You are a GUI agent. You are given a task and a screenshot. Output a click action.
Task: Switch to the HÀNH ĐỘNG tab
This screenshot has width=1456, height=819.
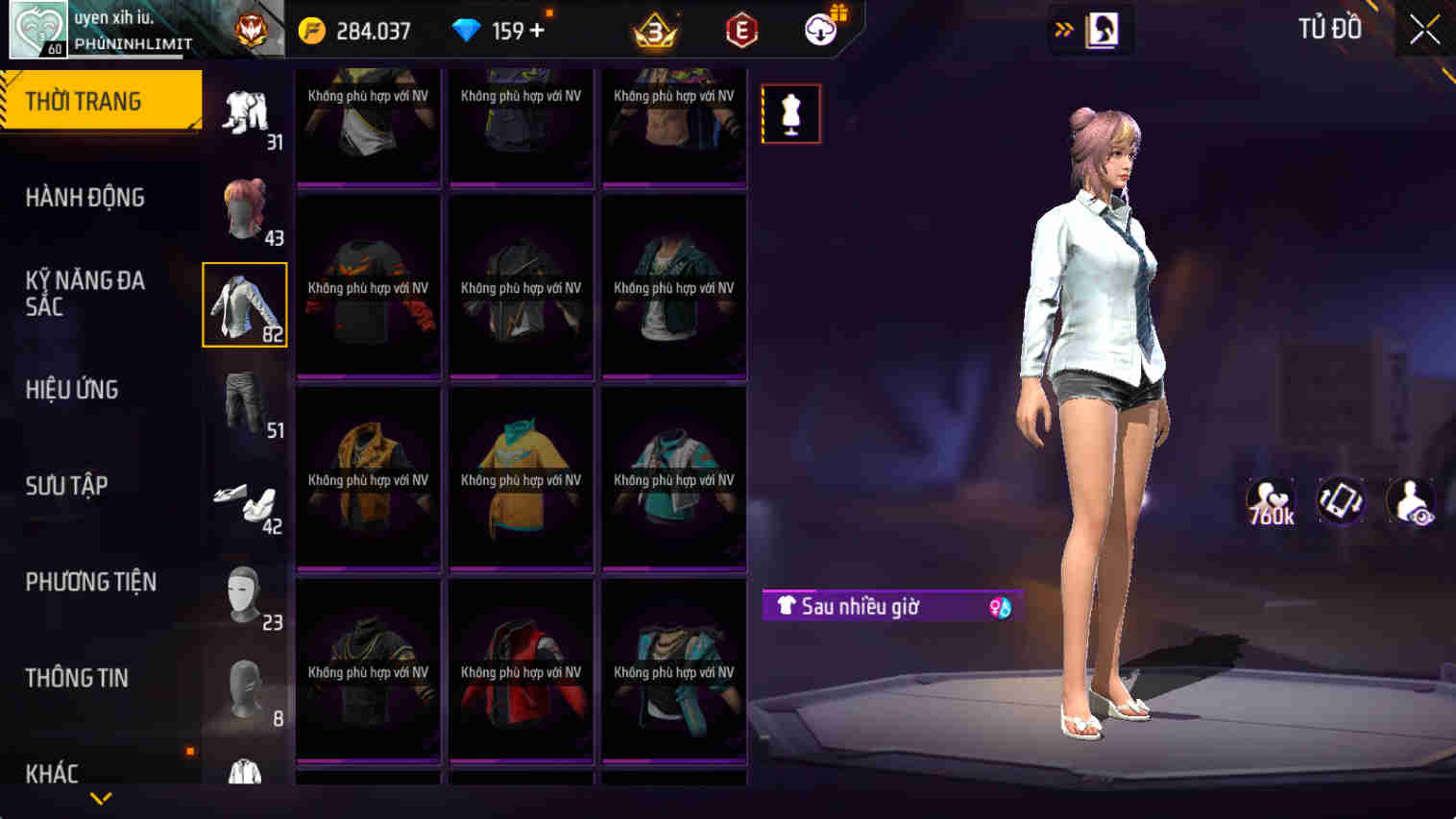coord(85,197)
